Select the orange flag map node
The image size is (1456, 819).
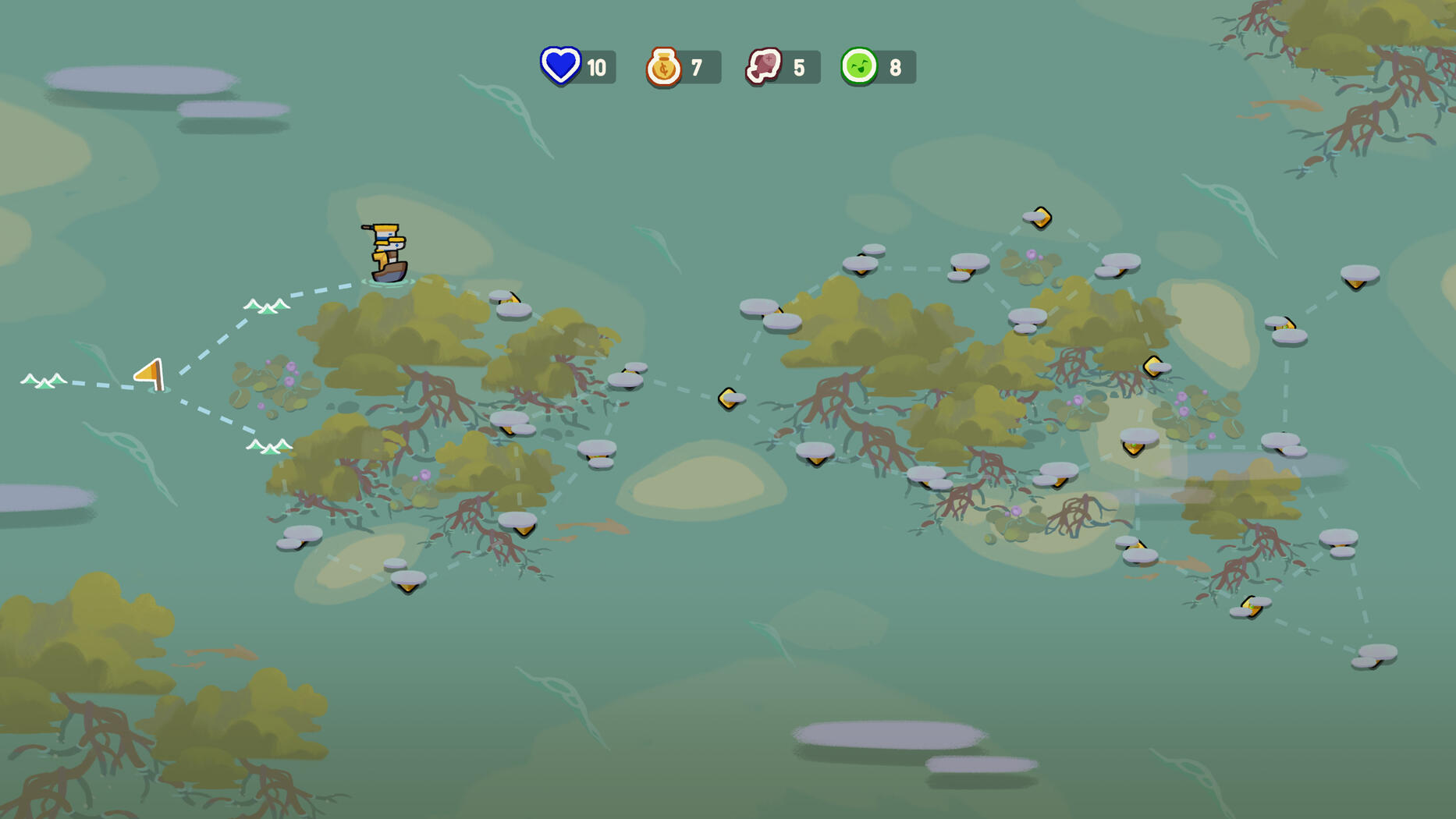point(151,374)
